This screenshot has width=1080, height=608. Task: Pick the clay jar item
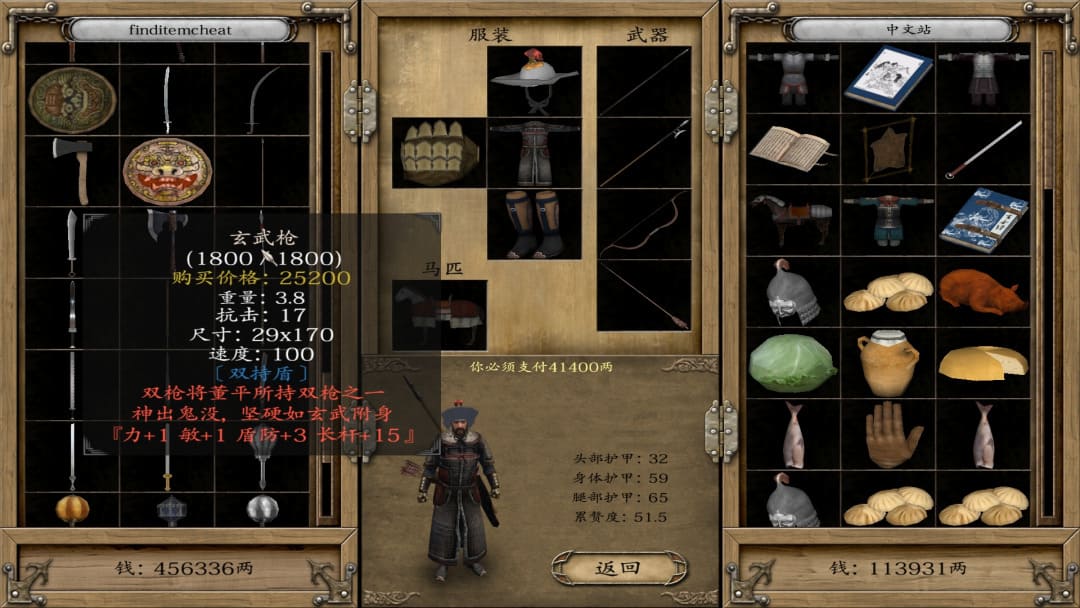pos(887,362)
